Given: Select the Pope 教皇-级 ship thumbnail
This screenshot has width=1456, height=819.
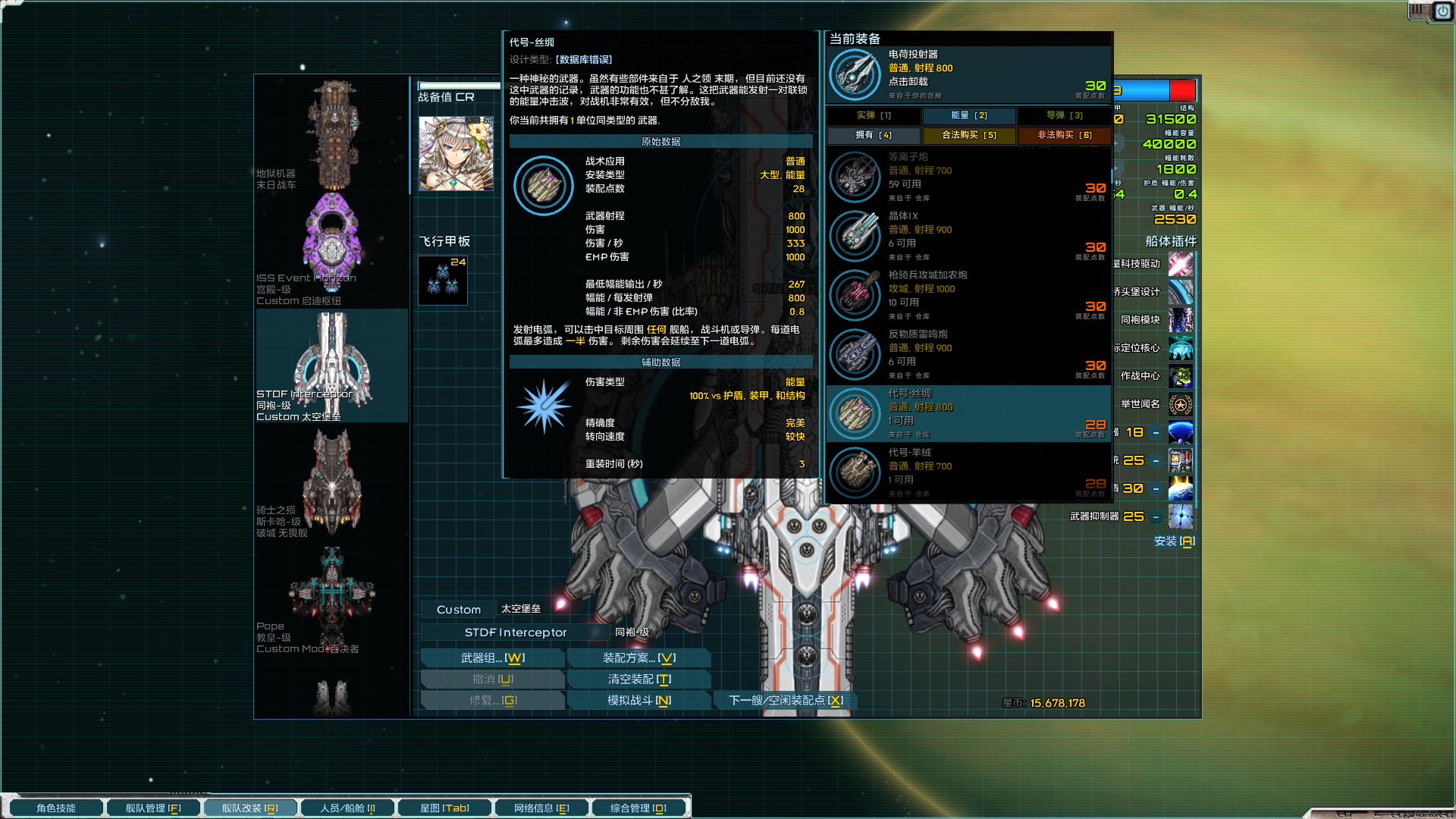Looking at the screenshot, I should (x=331, y=591).
